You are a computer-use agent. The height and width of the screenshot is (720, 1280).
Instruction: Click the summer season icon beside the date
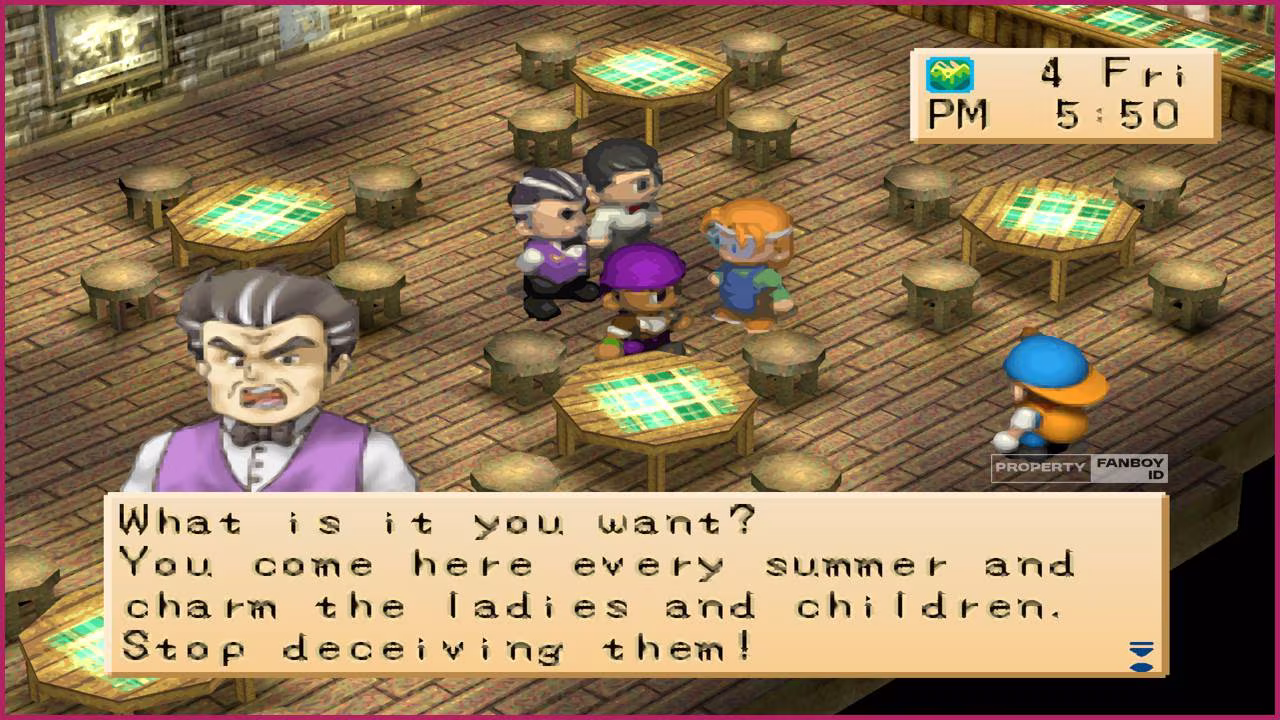[949, 75]
